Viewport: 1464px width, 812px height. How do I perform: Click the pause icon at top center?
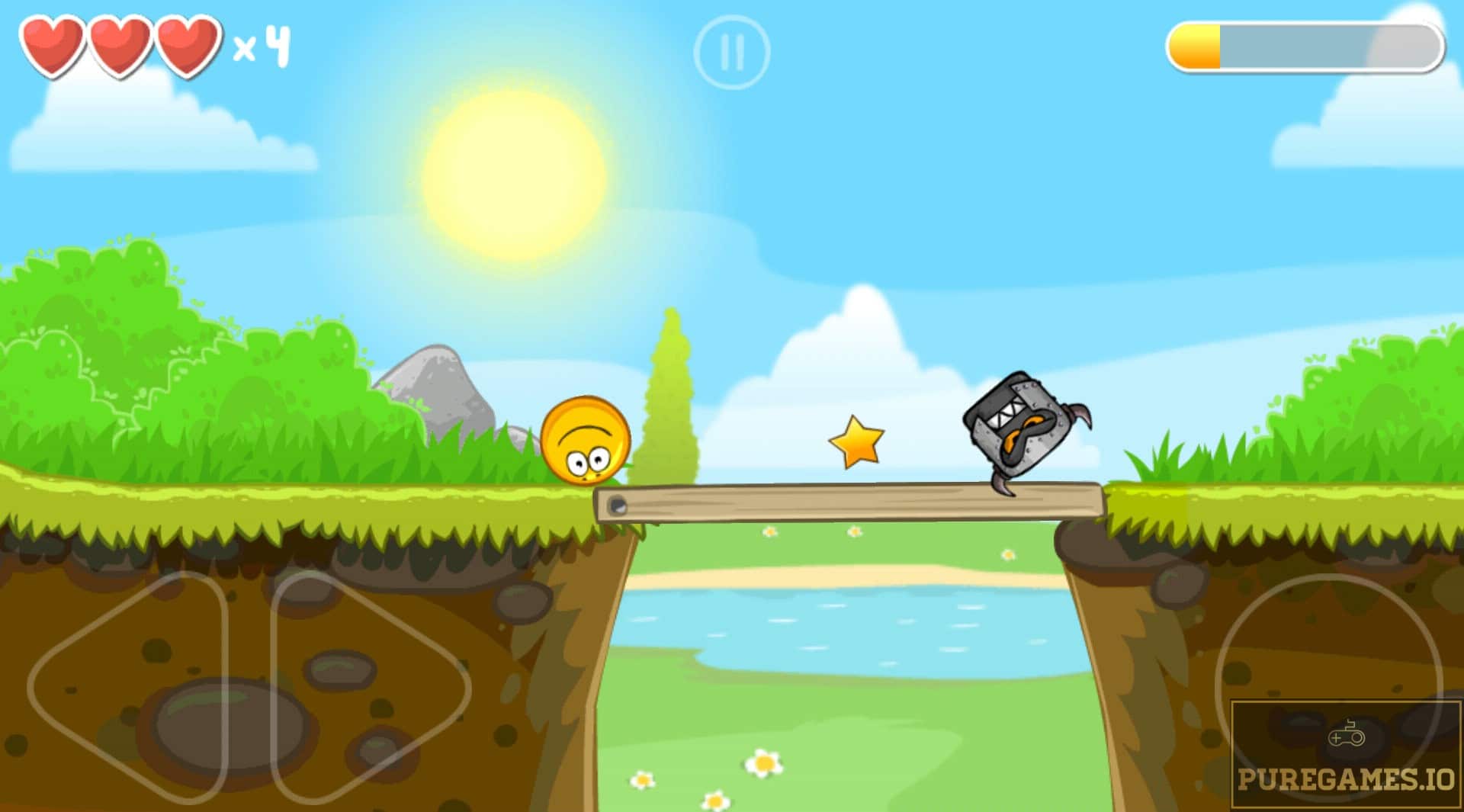coord(732,50)
